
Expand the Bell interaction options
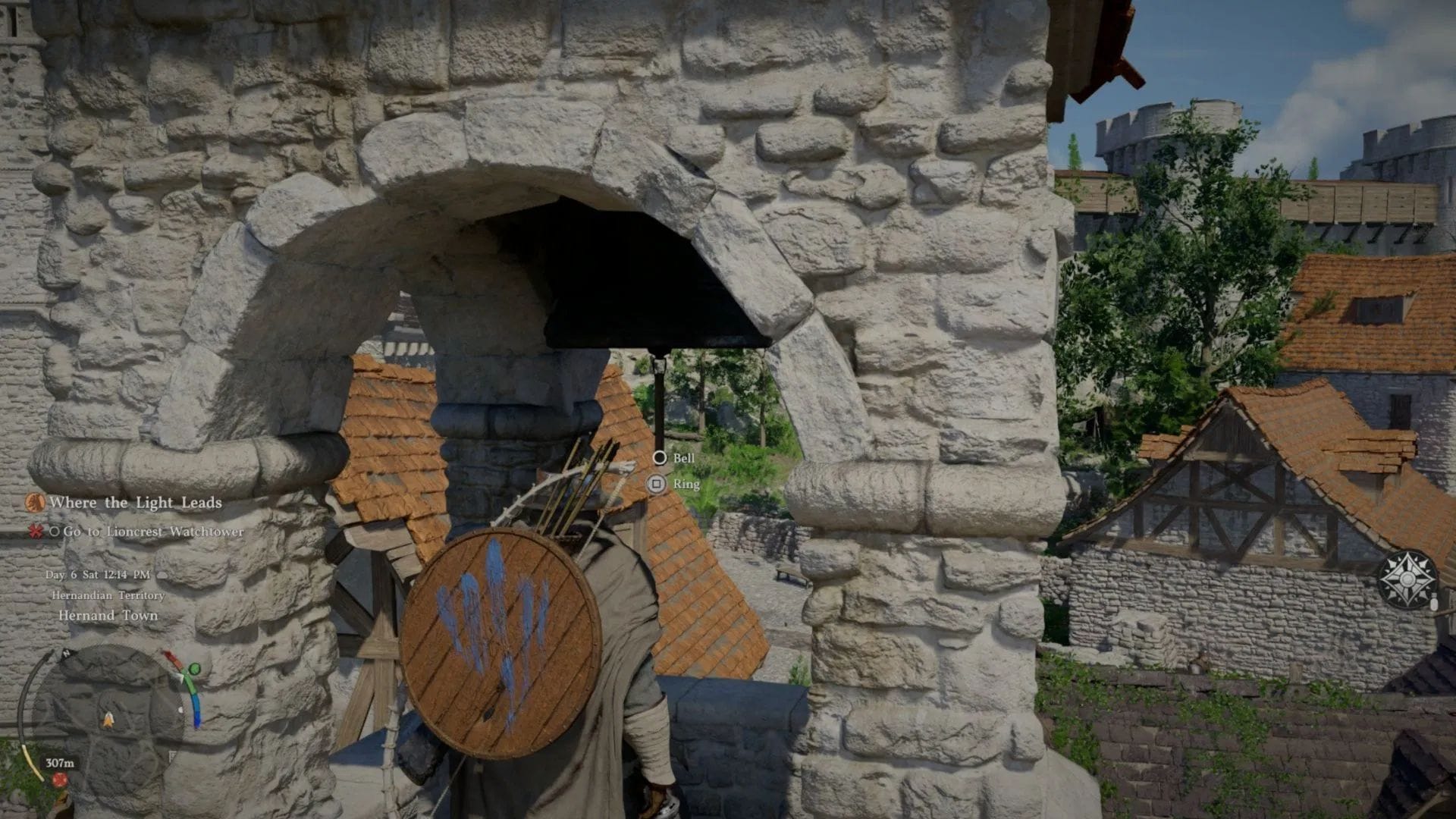coord(683,459)
